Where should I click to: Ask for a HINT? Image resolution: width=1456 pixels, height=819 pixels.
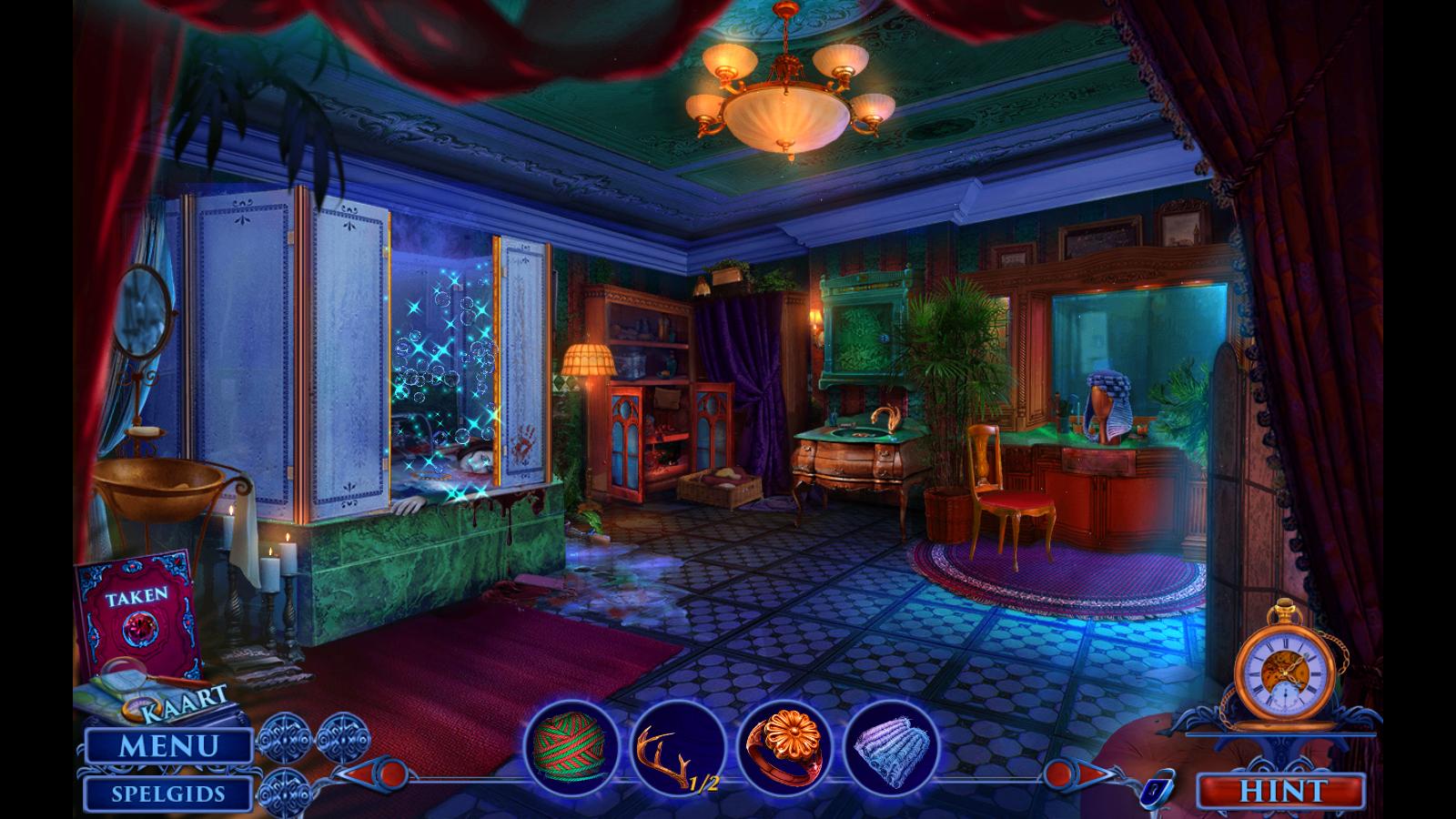[x=1281, y=792]
